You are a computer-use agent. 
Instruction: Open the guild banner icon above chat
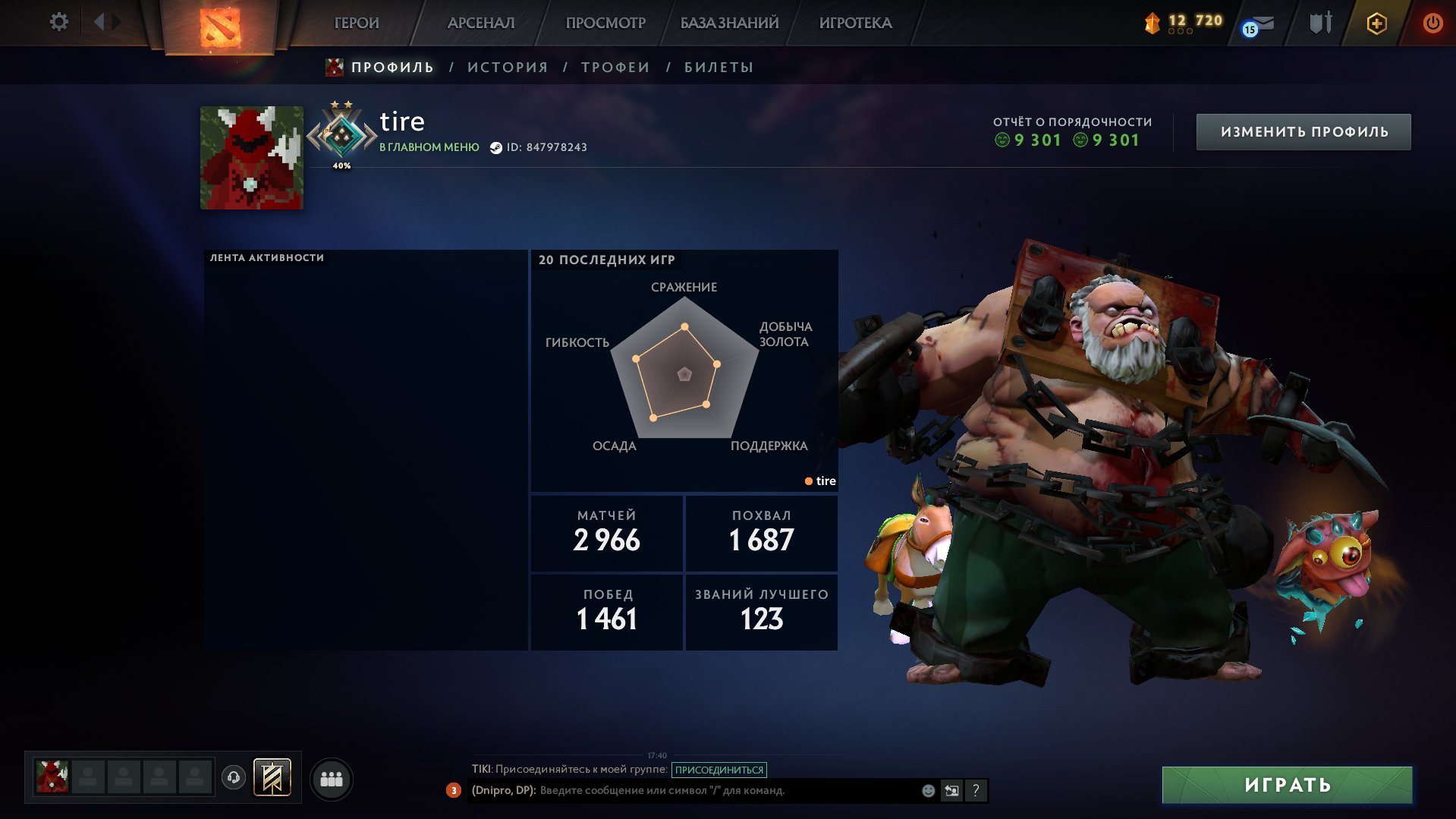(x=272, y=778)
